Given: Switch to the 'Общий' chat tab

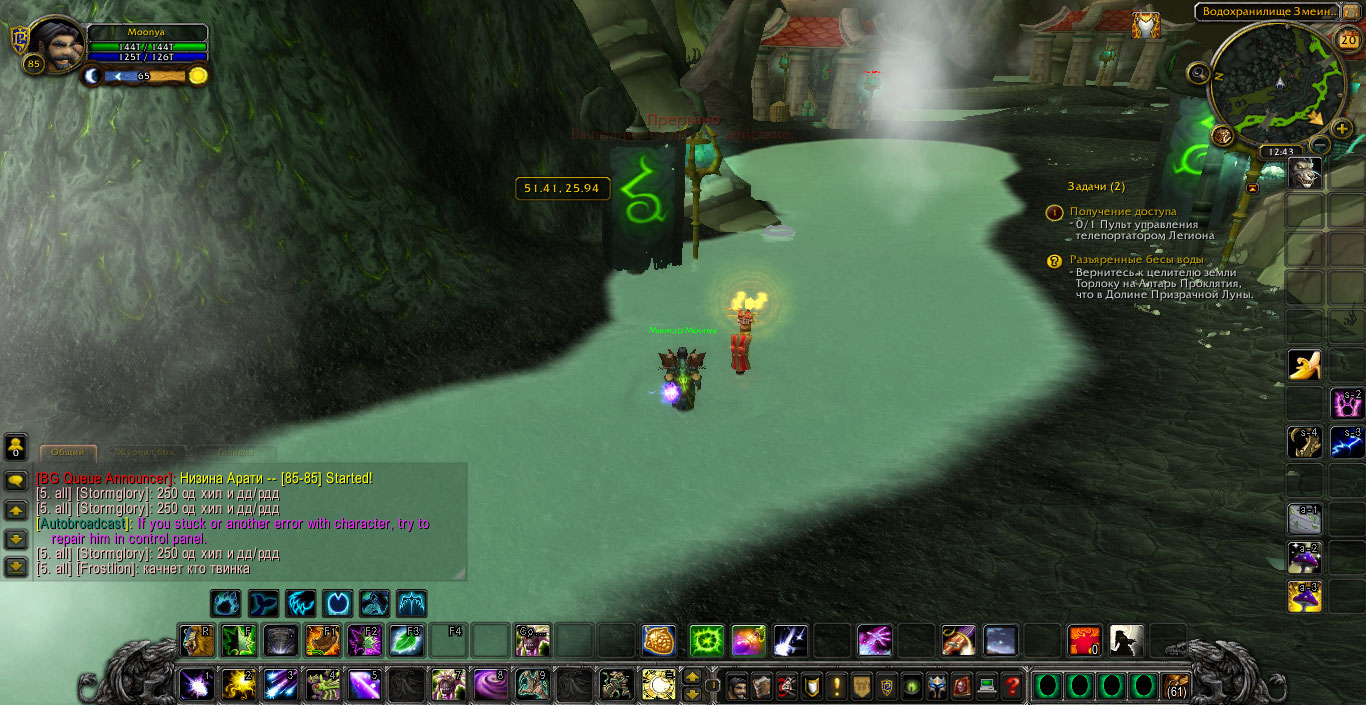Looking at the screenshot, I should [x=68, y=453].
